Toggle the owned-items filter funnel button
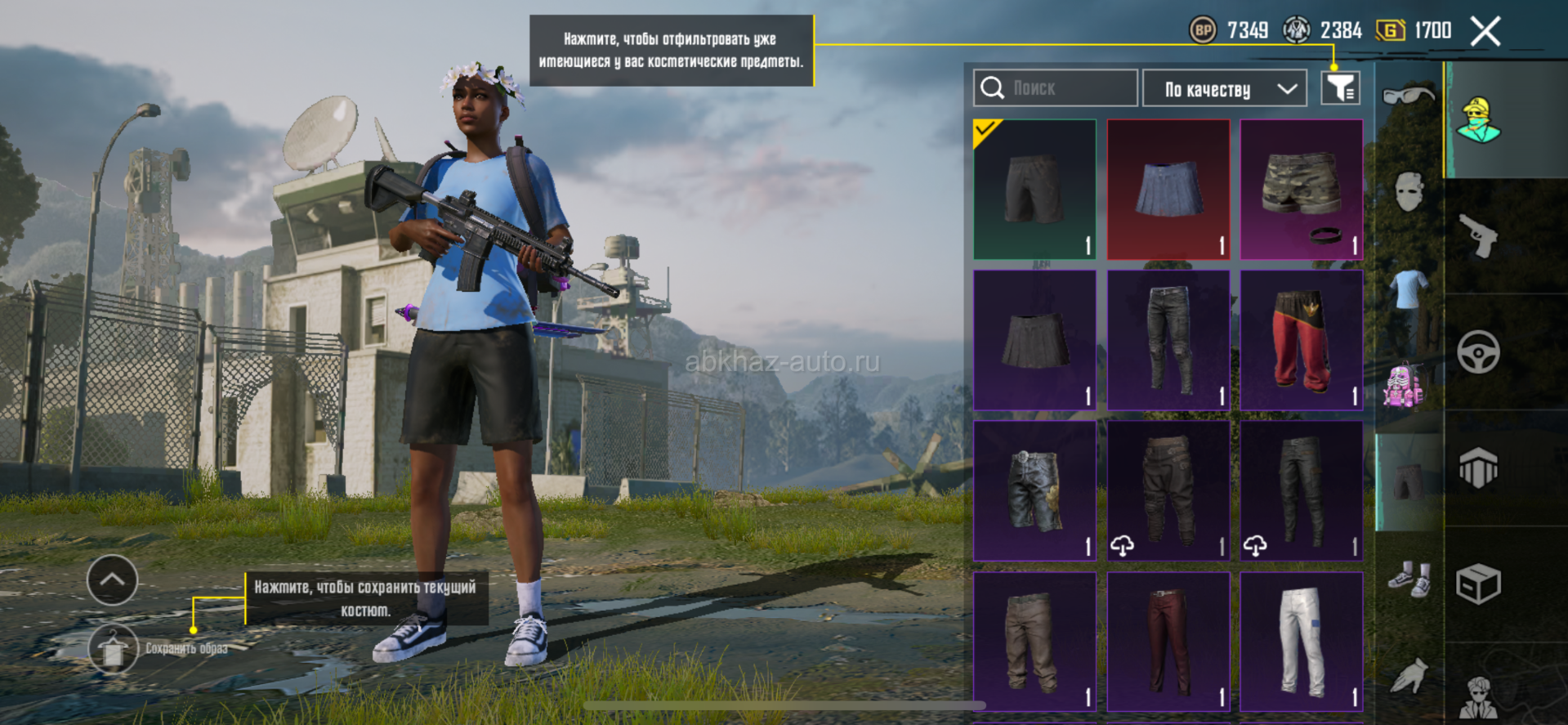Image resolution: width=1568 pixels, height=725 pixels. tap(1340, 88)
